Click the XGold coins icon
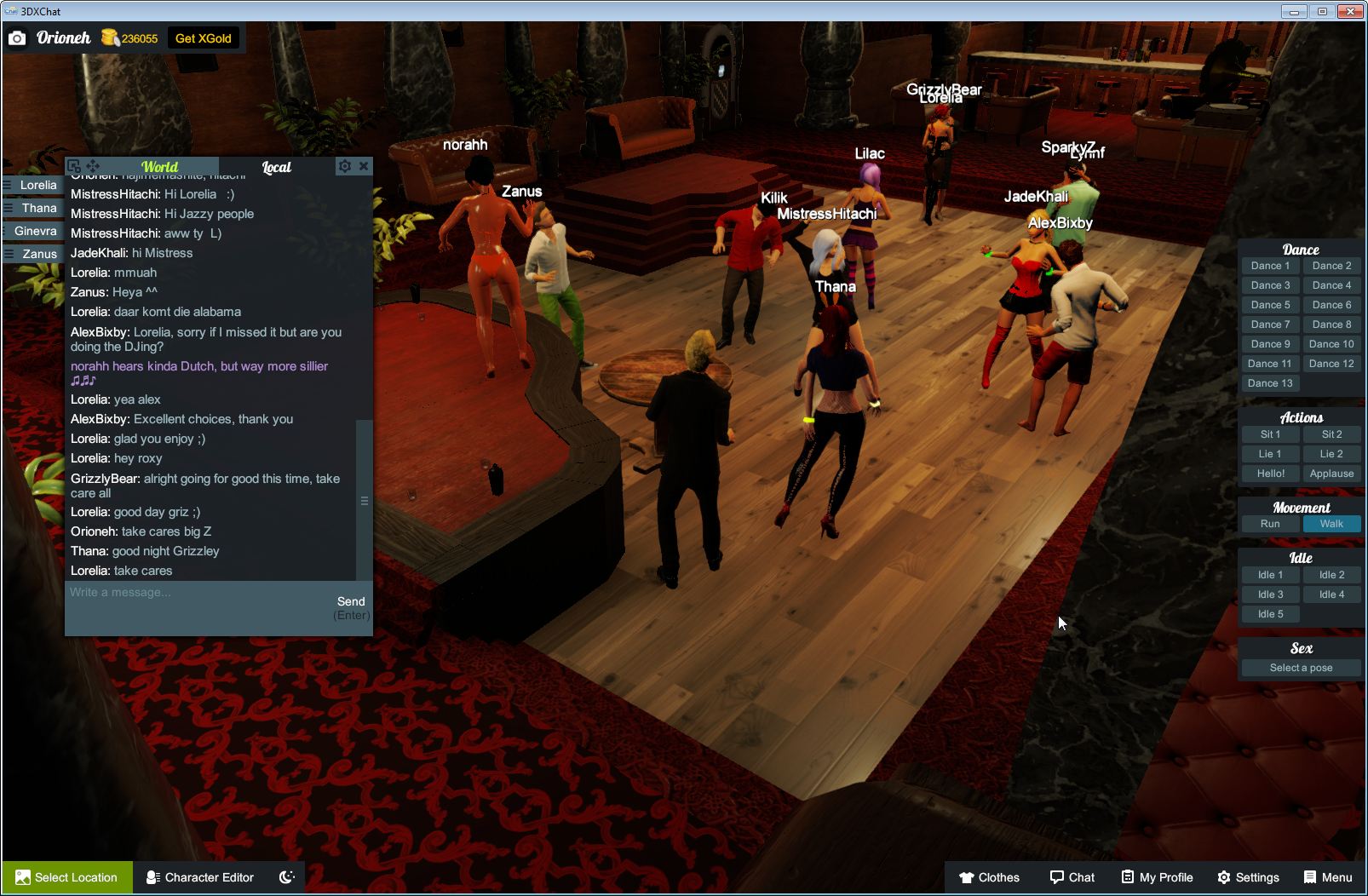The image size is (1368, 896). 110,37
